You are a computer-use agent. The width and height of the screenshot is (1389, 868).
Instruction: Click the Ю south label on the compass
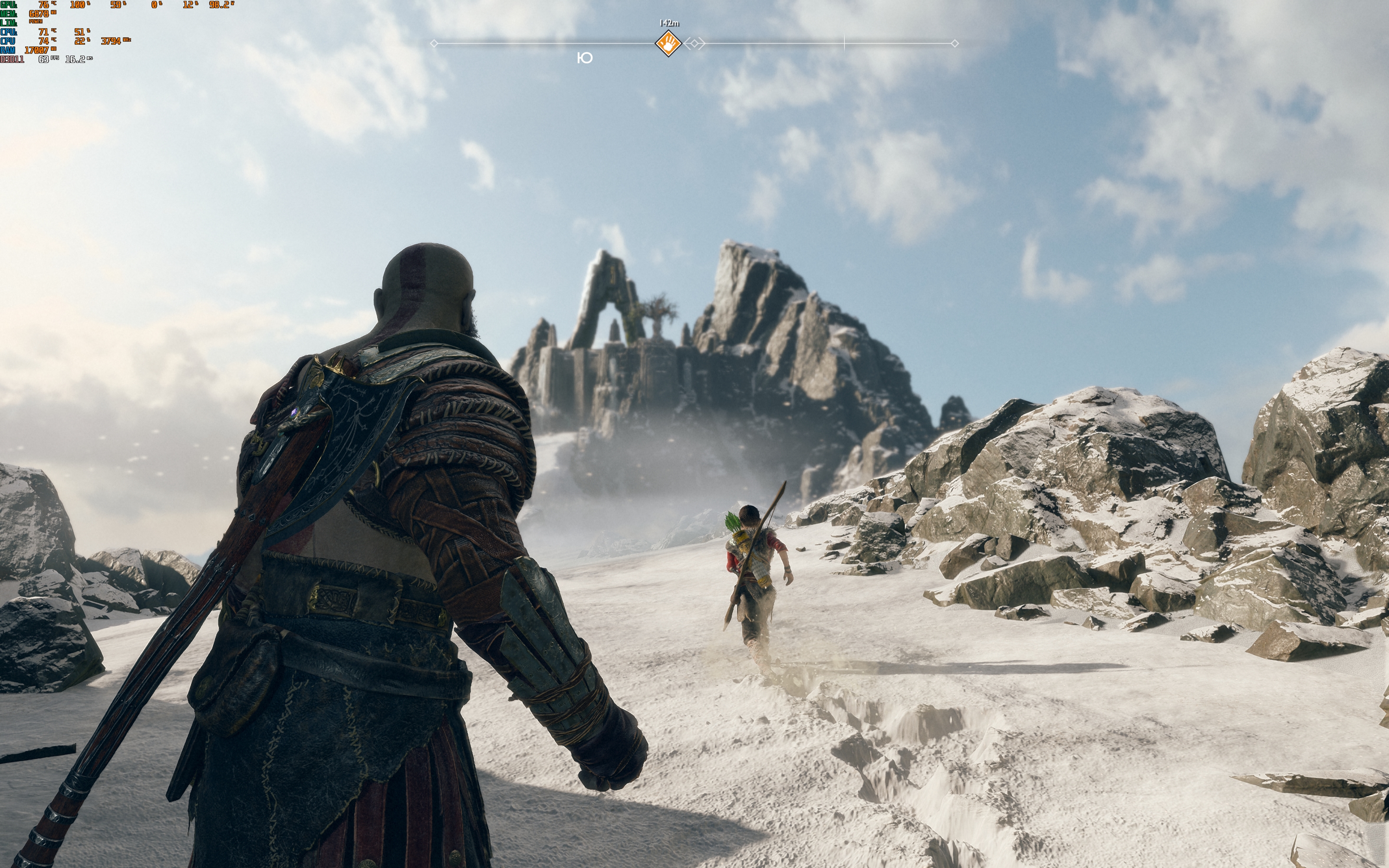click(x=584, y=57)
